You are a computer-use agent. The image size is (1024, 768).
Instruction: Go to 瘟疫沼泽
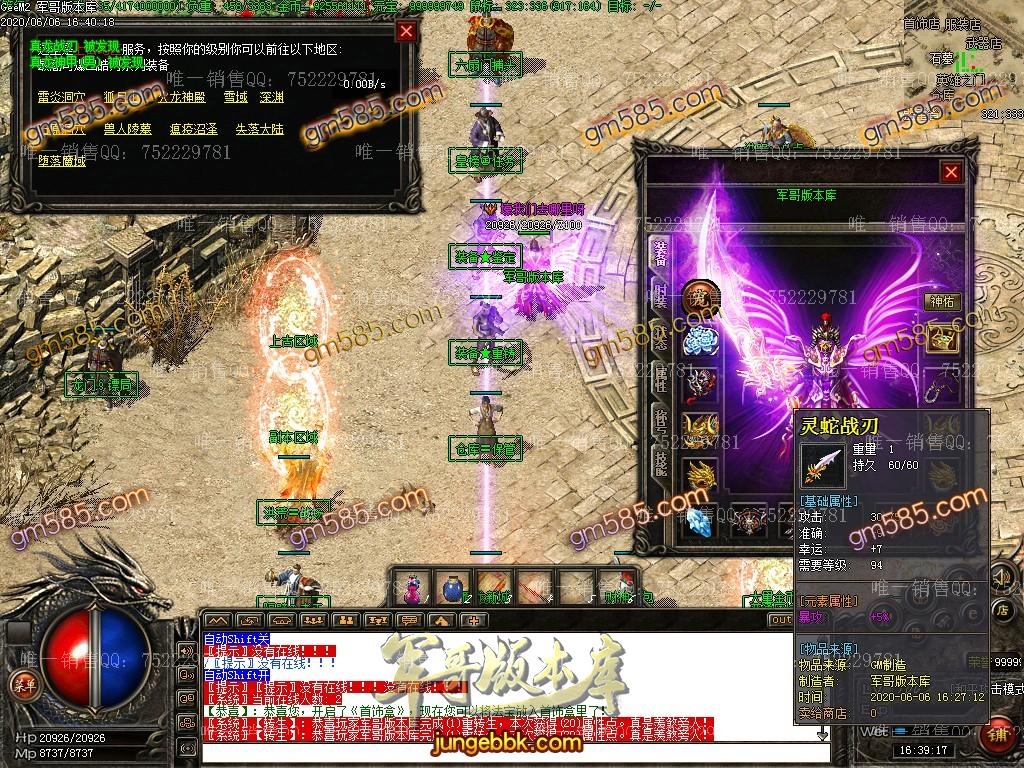[x=193, y=129]
